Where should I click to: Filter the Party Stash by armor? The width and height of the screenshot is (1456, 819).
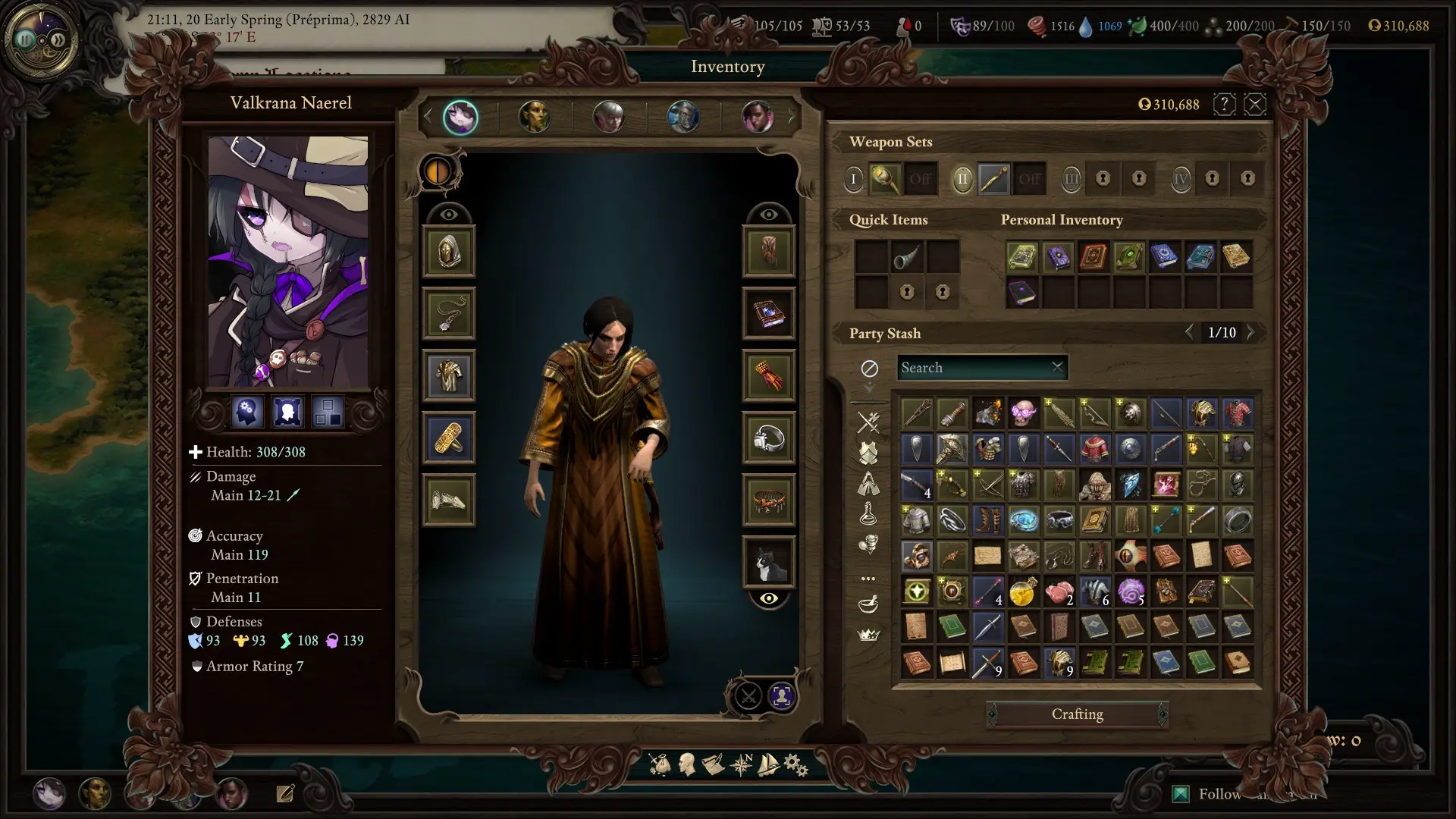tap(868, 453)
